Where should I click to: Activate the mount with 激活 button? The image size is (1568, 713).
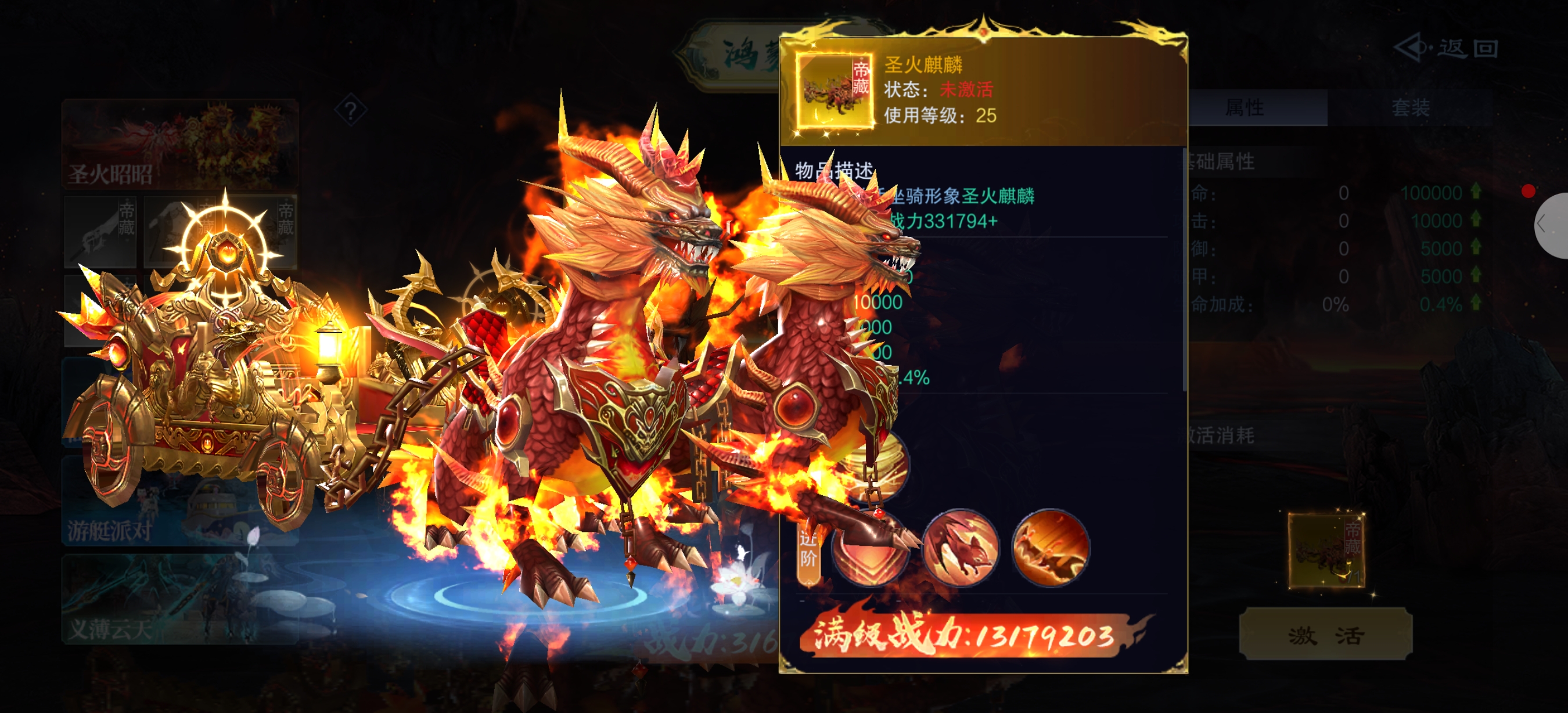(1325, 635)
